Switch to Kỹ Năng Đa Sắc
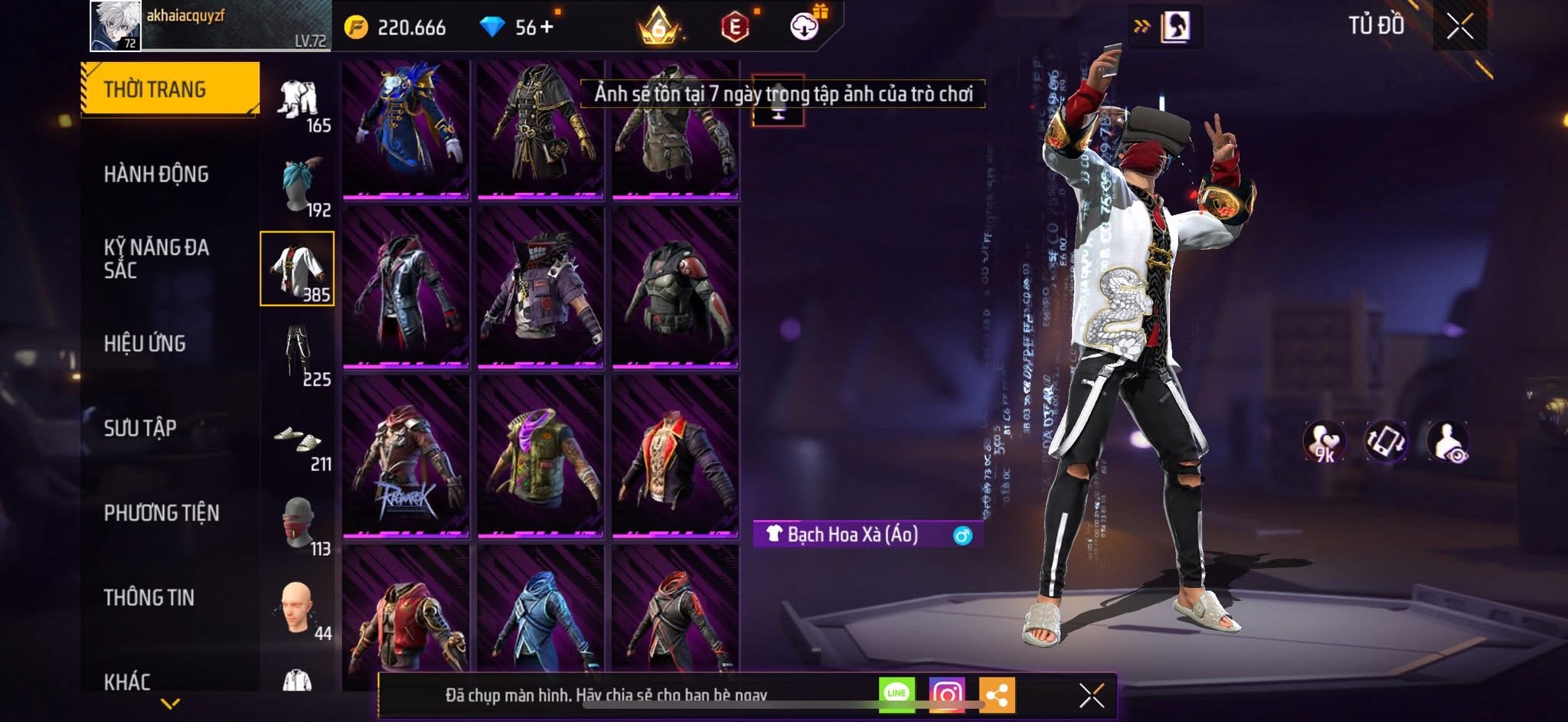The image size is (1568, 722). (156, 259)
